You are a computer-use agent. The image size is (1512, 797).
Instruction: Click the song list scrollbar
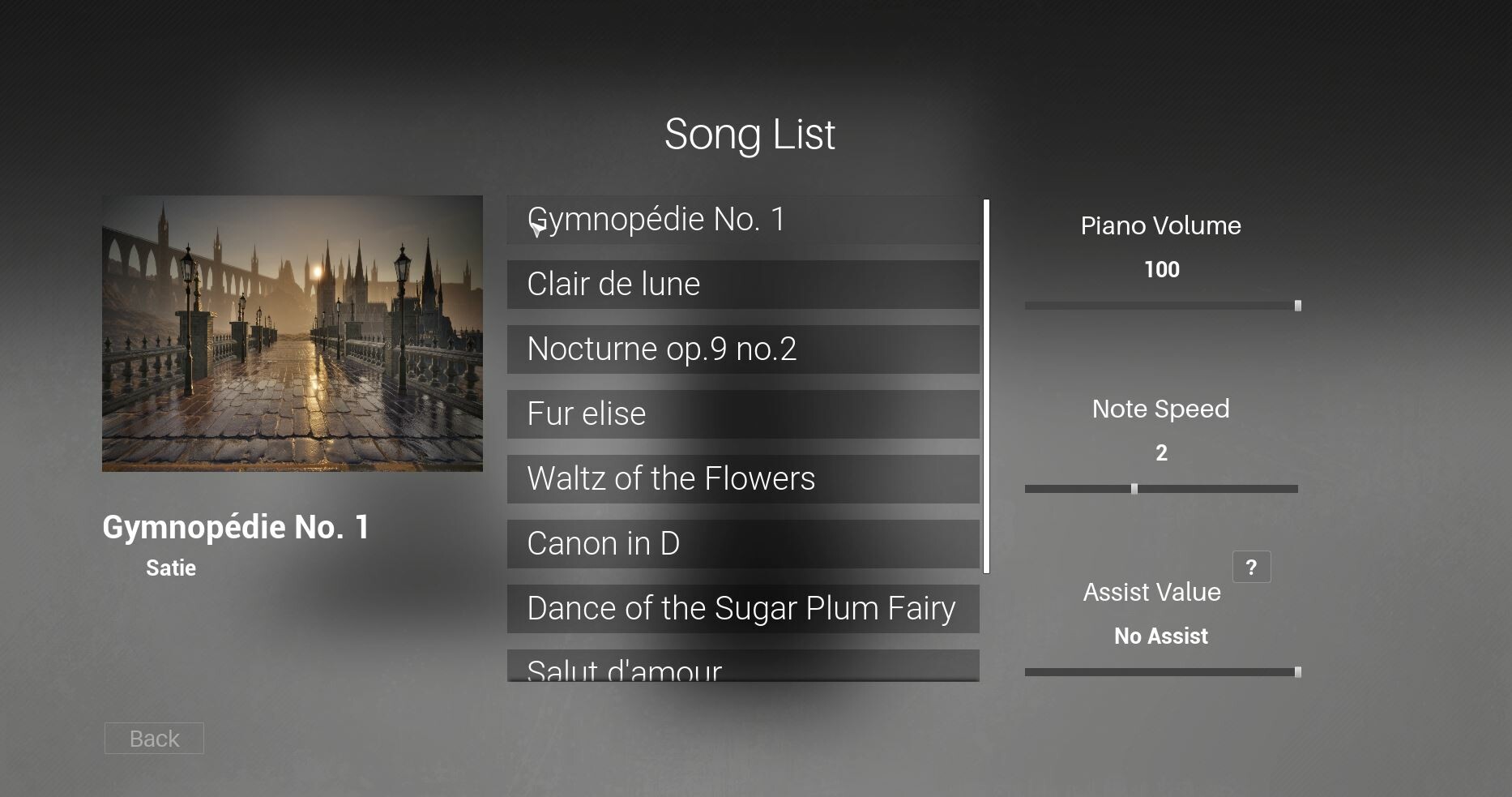point(986,381)
